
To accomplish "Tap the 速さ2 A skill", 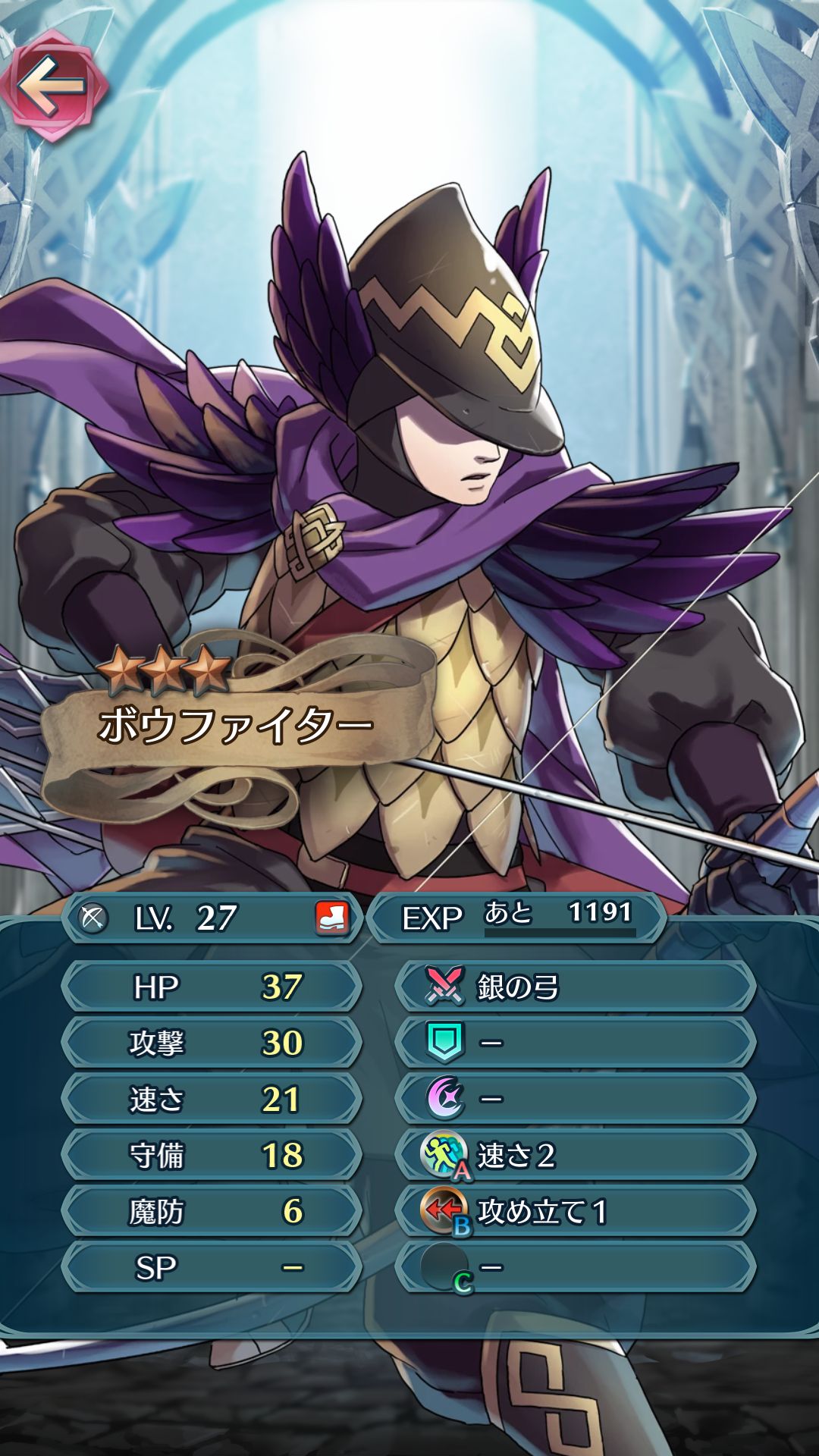I will coord(575,1155).
